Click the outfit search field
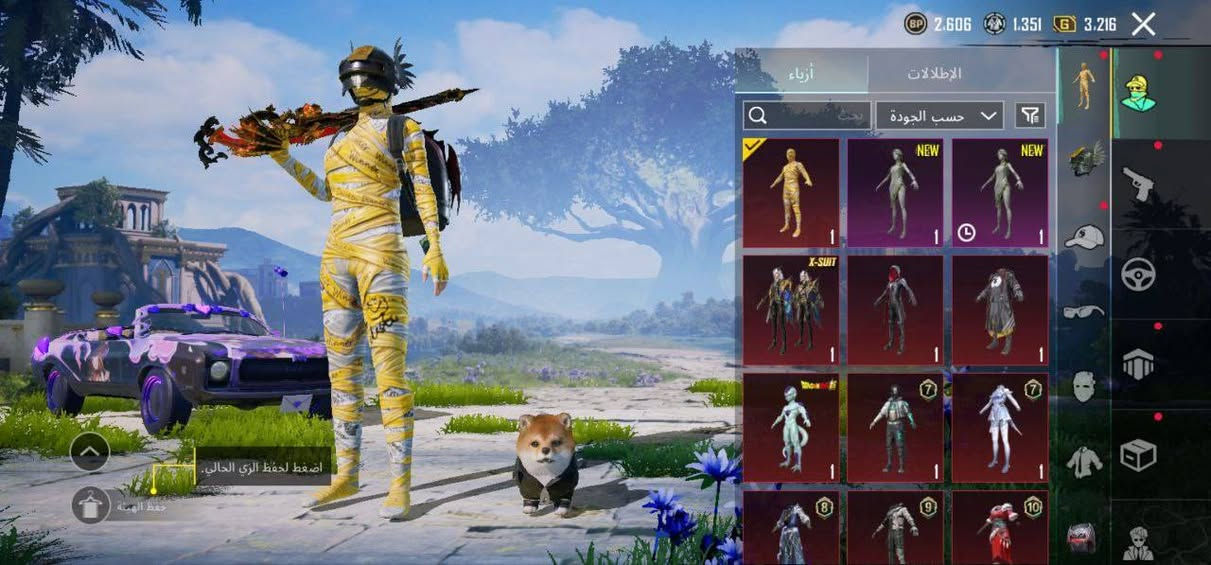This screenshot has height=565, width=1211. (x=806, y=116)
